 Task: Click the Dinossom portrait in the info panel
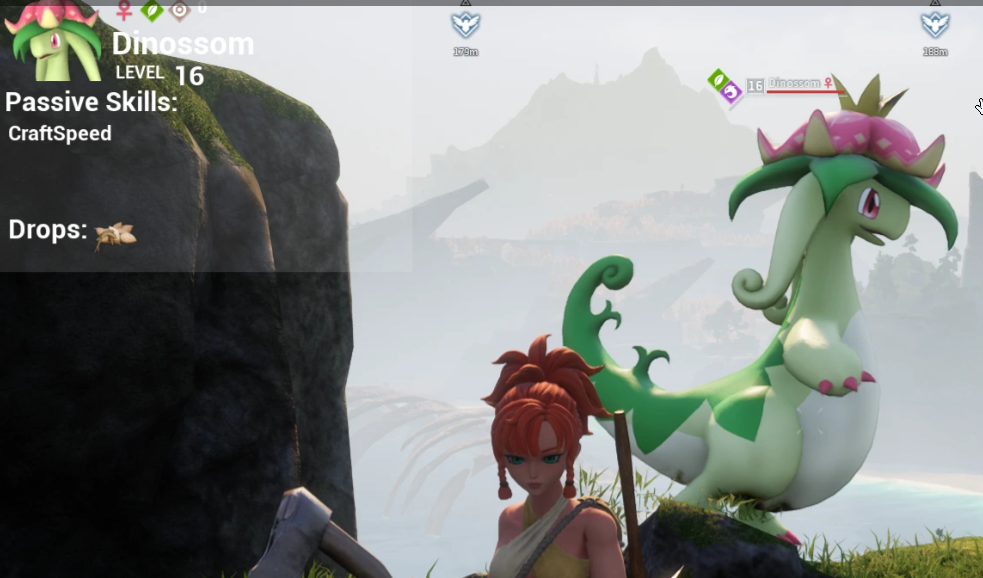point(55,42)
